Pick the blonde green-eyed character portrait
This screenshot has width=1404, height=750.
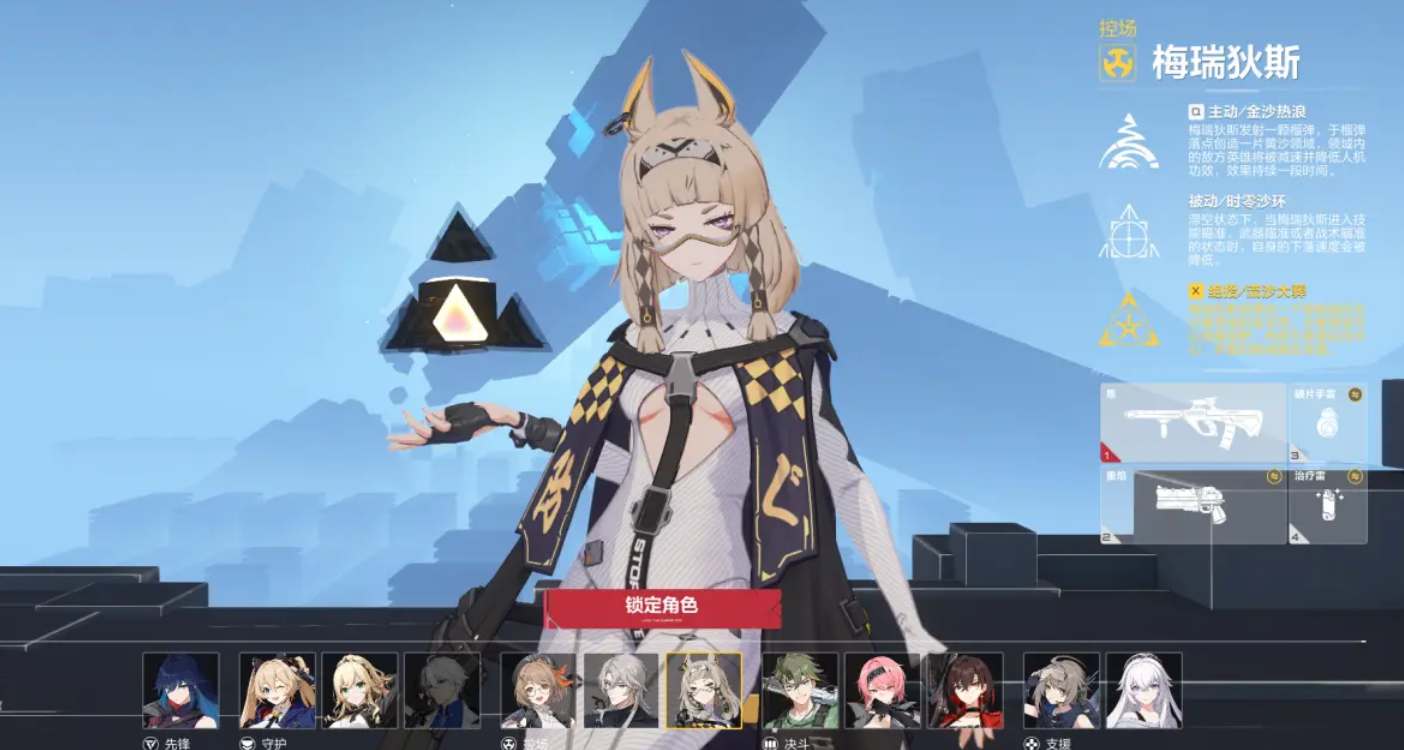click(359, 690)
